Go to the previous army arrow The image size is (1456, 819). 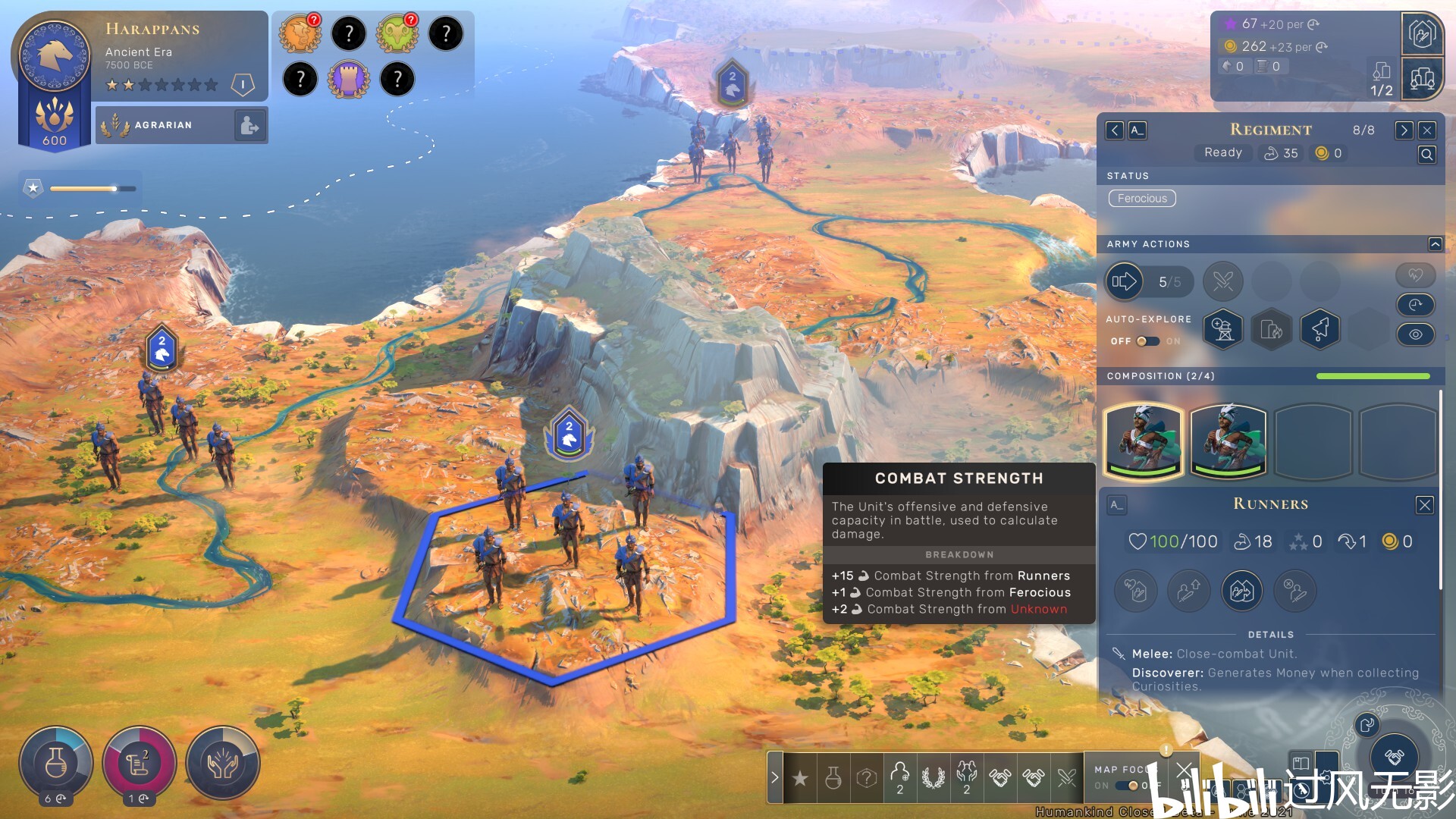[x=1114, y=130]
